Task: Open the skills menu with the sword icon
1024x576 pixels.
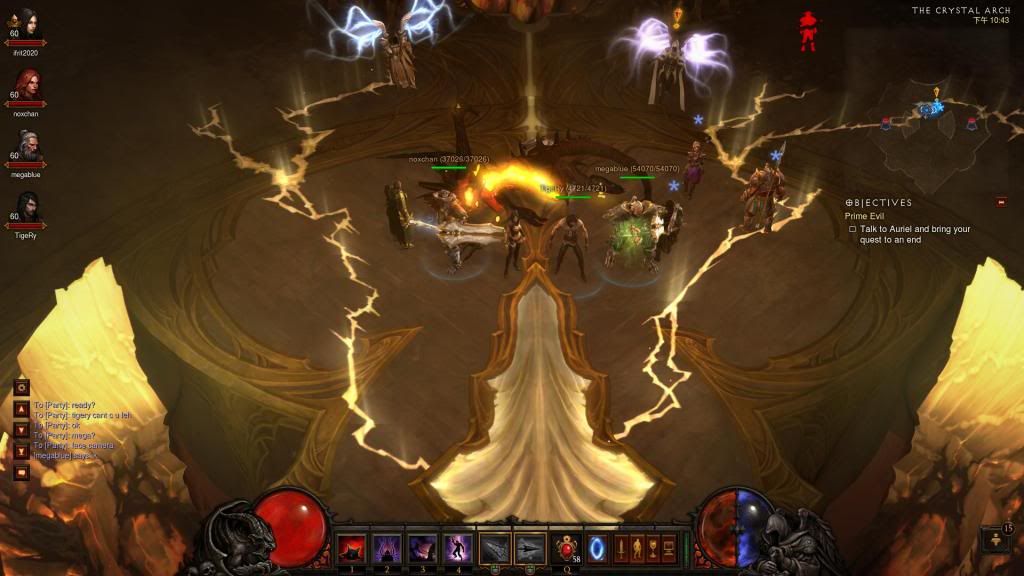Action: pos(619,549)
